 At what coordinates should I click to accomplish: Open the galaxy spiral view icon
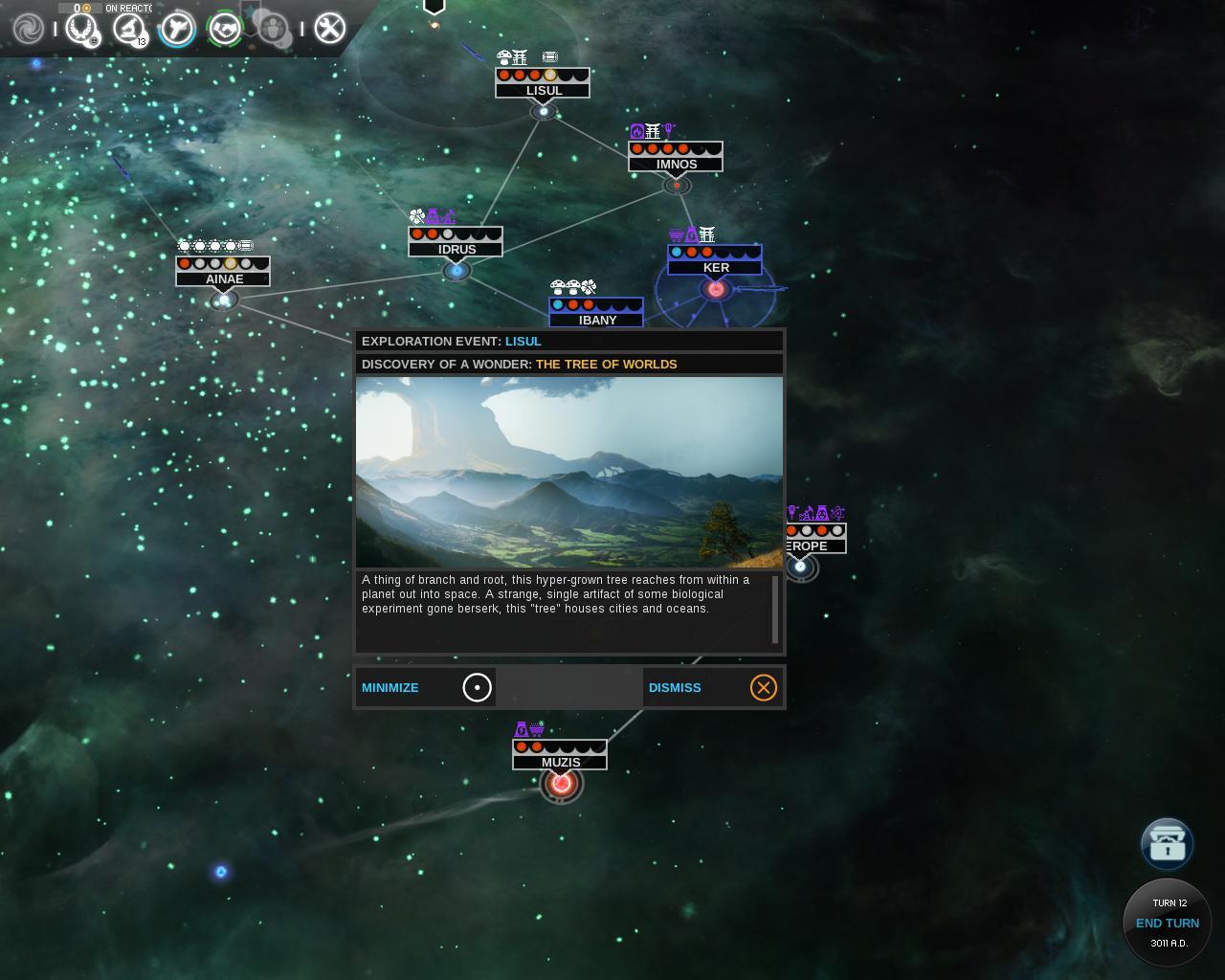click(28, 29)
